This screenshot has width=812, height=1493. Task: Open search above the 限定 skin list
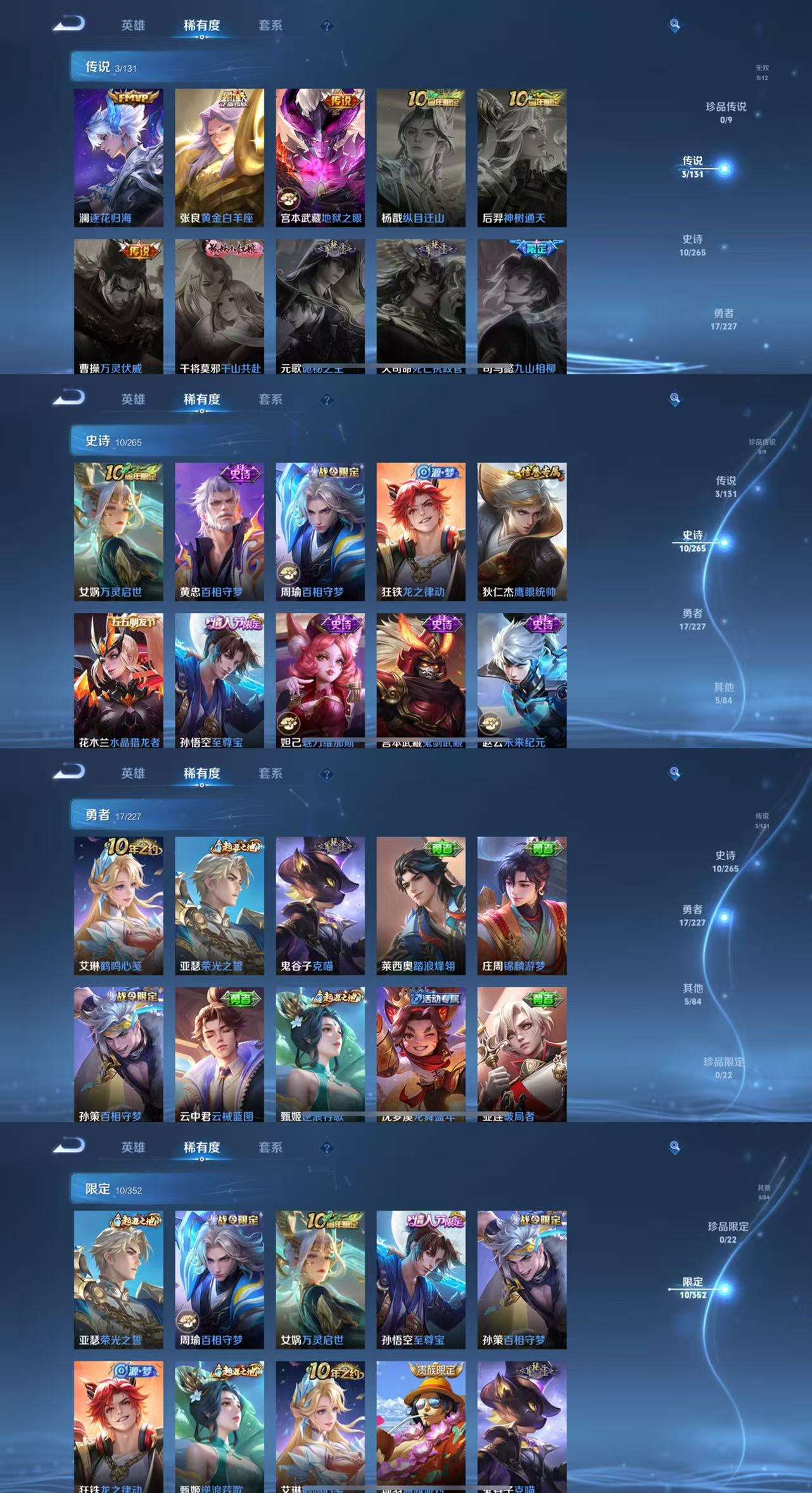click(x=675, y=1146)
